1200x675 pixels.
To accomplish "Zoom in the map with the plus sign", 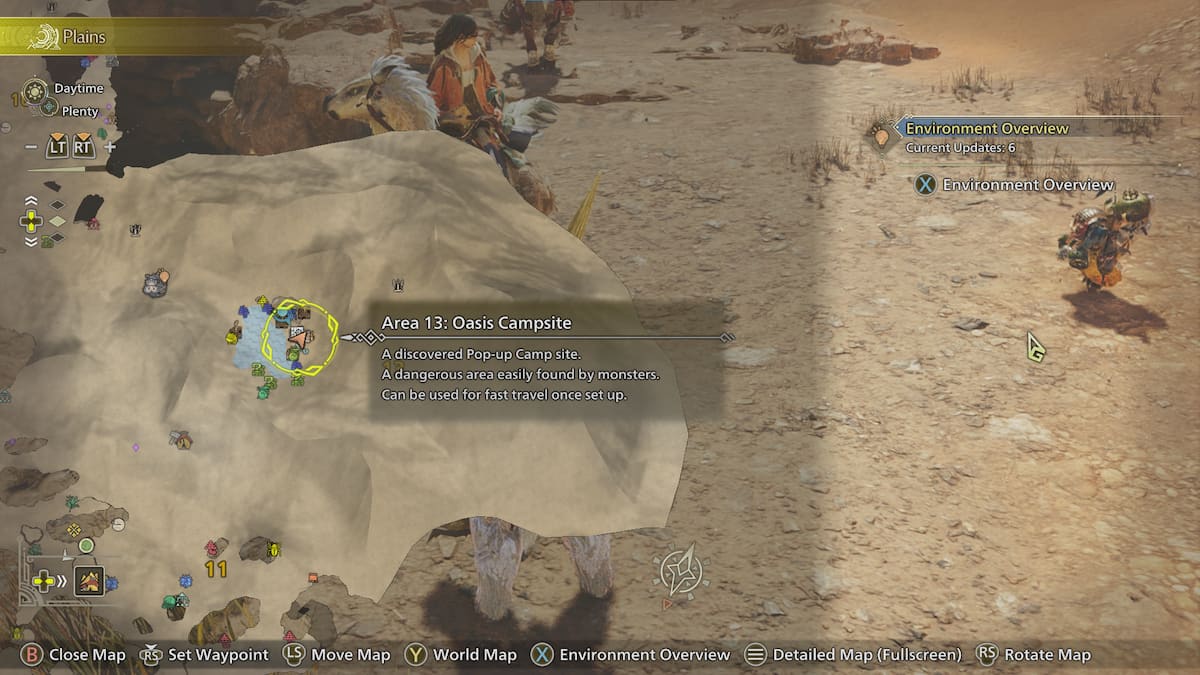I will coord(110,147).
